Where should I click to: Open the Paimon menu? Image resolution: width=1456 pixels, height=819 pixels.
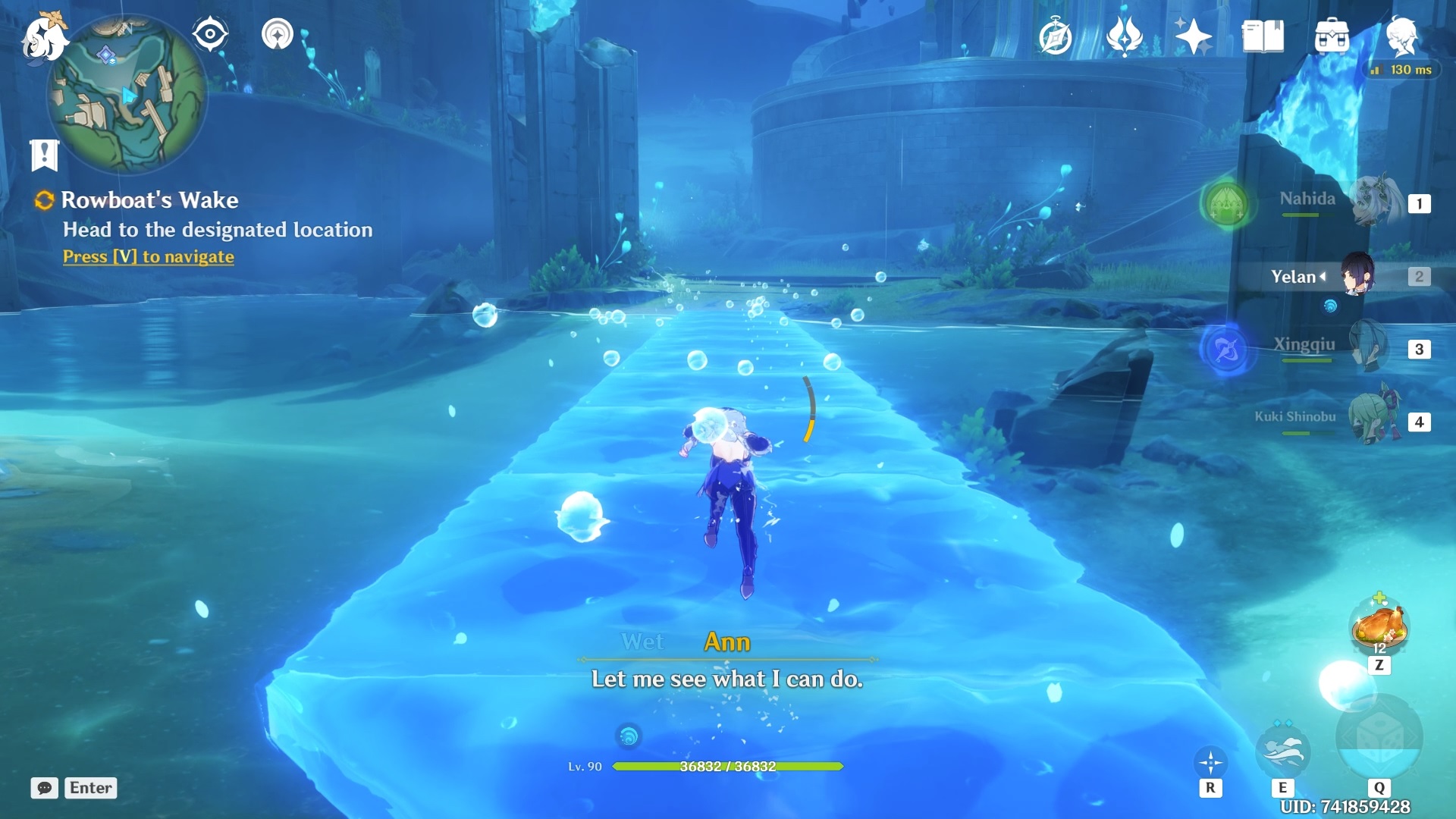[43, 38]
